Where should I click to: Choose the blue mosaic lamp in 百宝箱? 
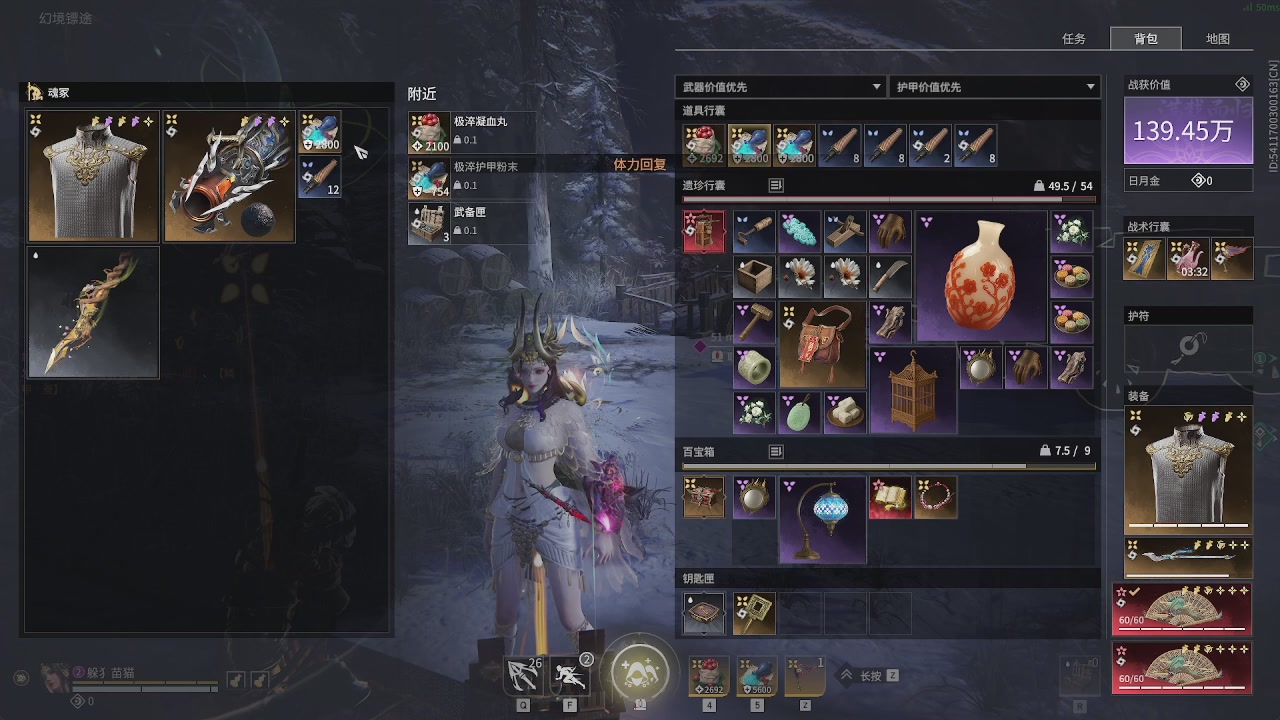(822, 520)
